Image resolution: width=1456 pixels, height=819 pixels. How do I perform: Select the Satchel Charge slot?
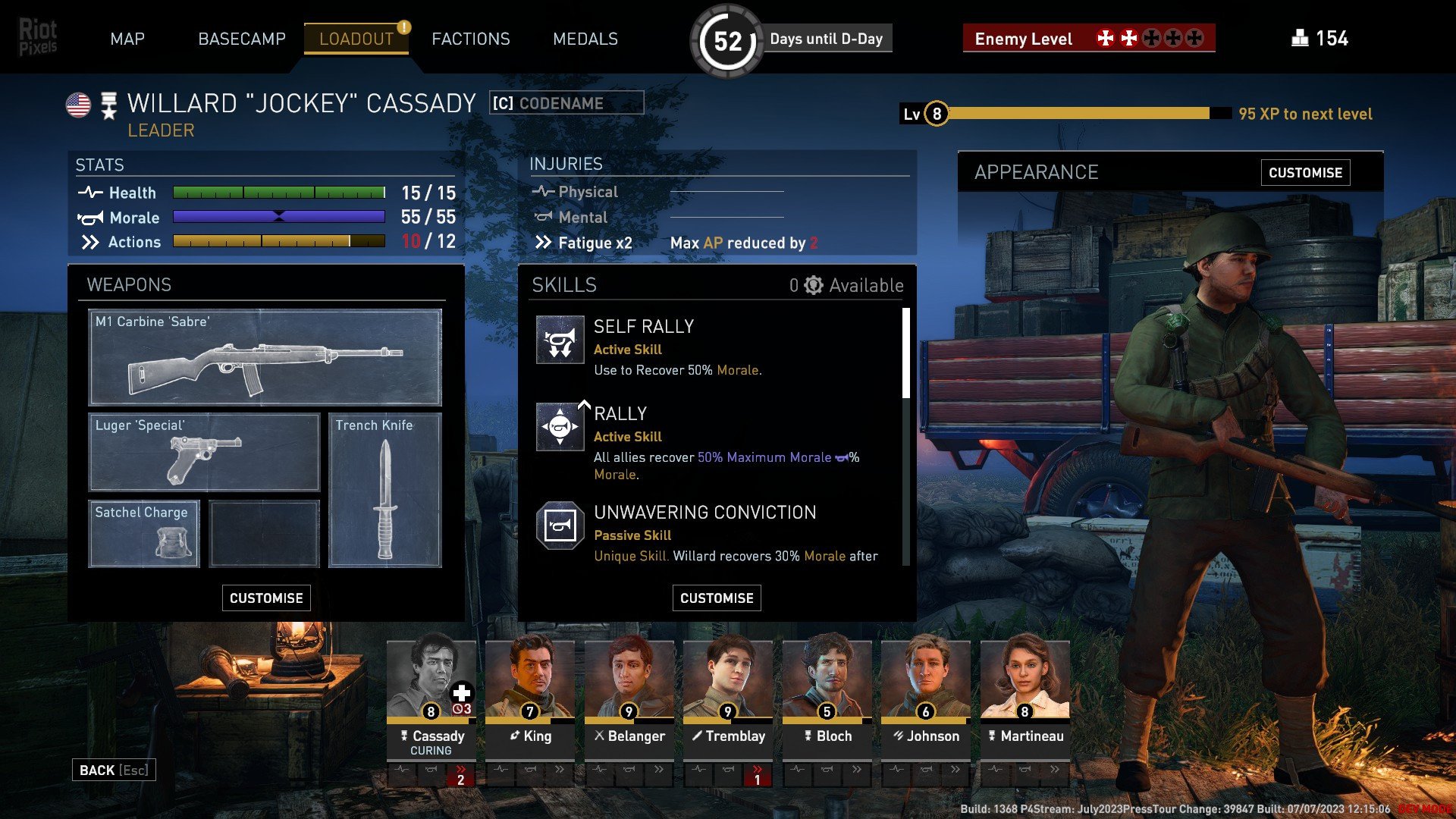tap(144, 533)
